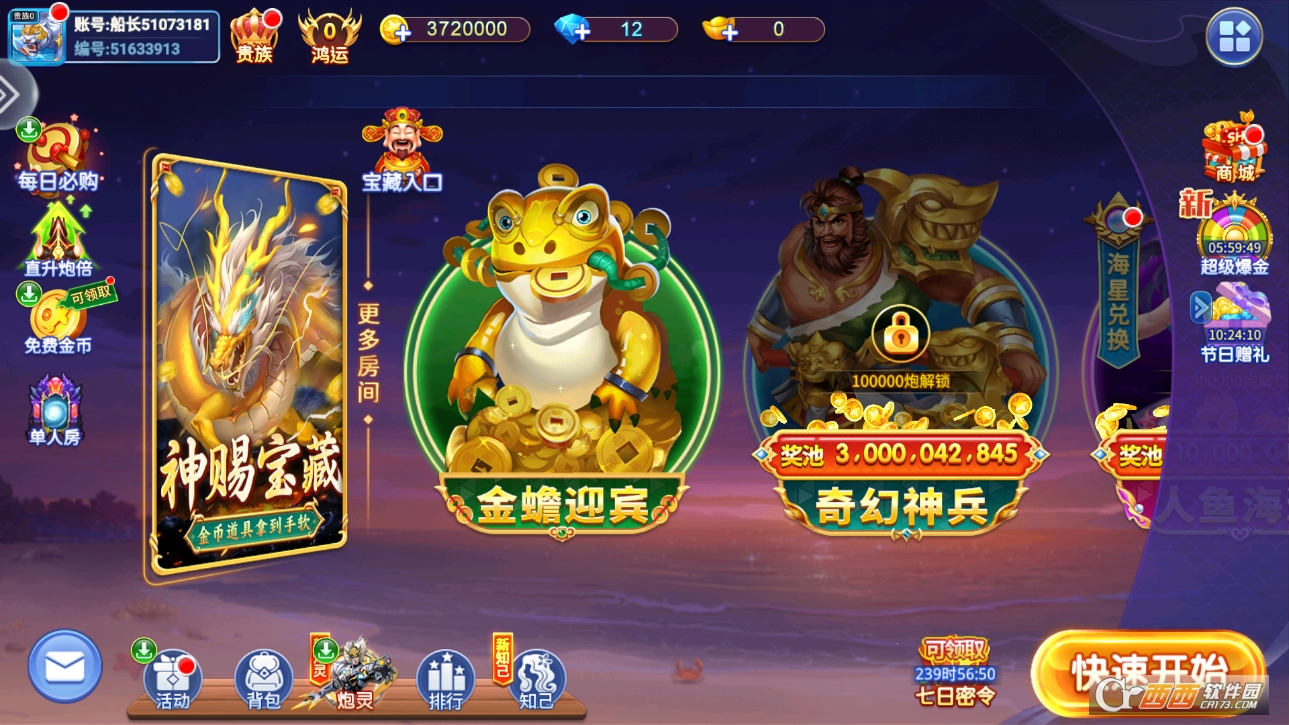The width and height of the screenshot is (1289, 725).
Task: Select 直升炮倍 cannon upgrade icon
Action: tap(58, 238)
